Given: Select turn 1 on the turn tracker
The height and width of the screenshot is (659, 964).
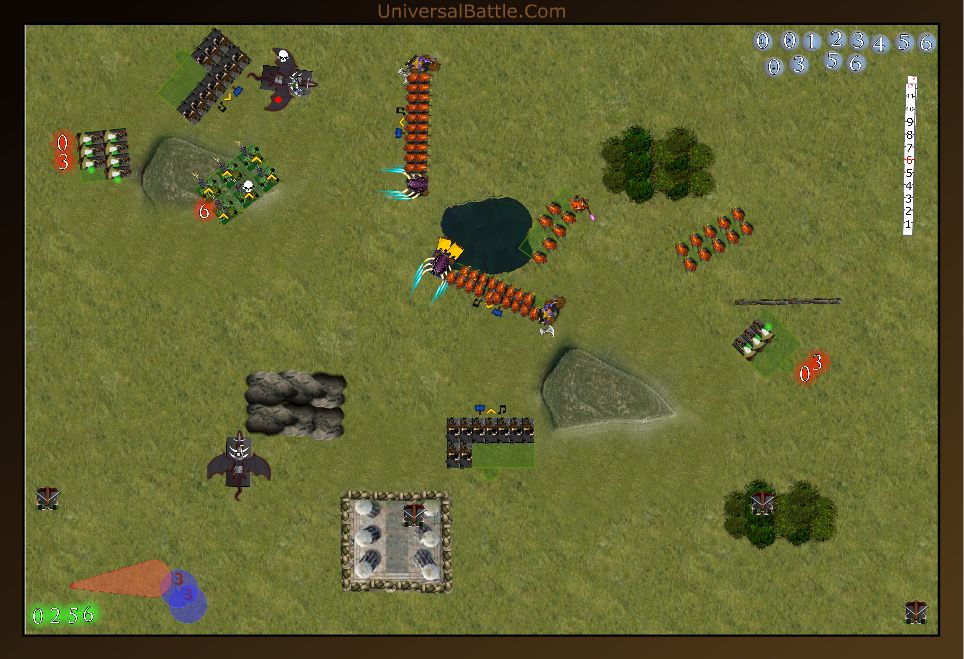Looking at the screenshot, I should pos(909,225).
